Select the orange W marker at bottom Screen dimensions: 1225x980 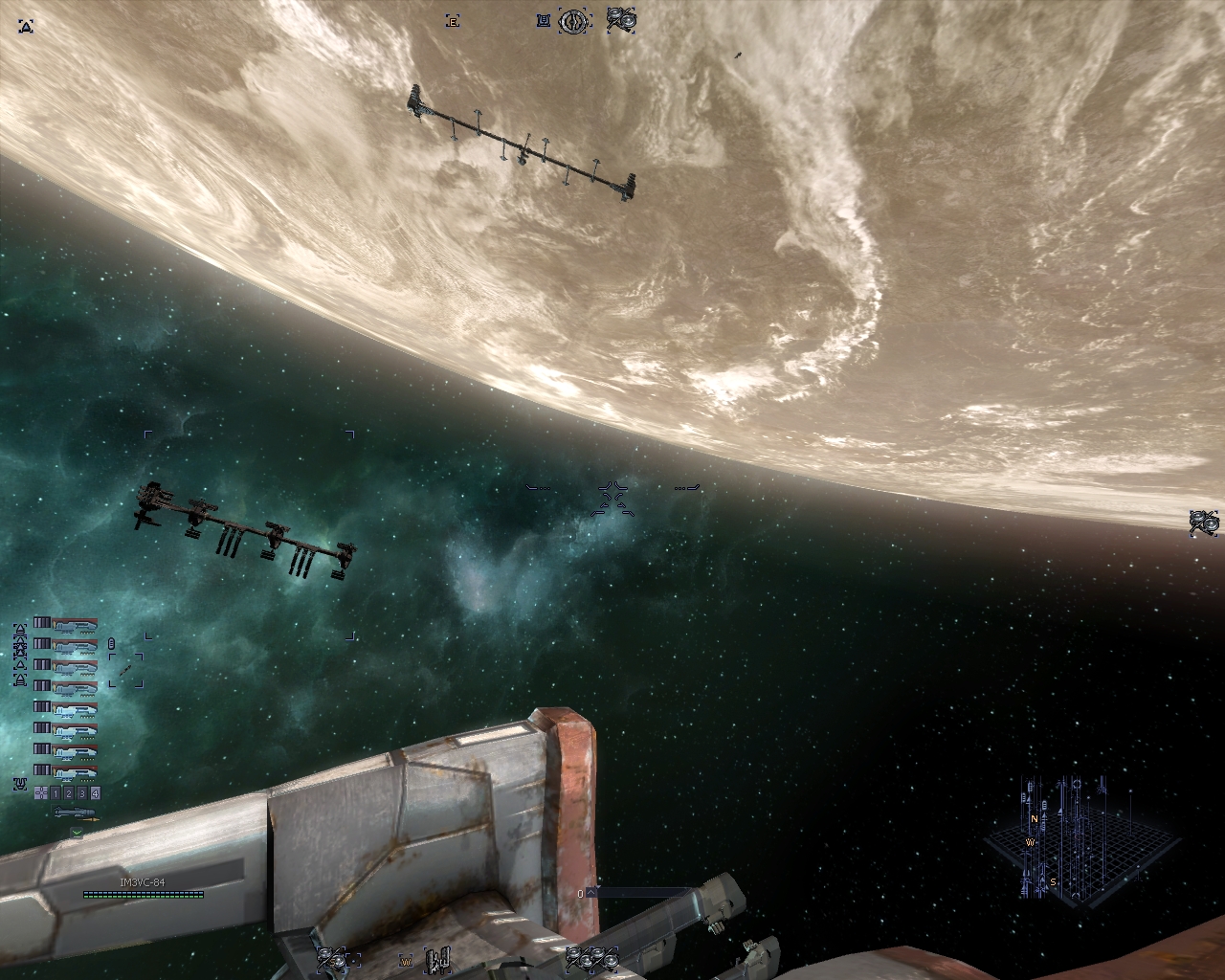click(407, 960)
